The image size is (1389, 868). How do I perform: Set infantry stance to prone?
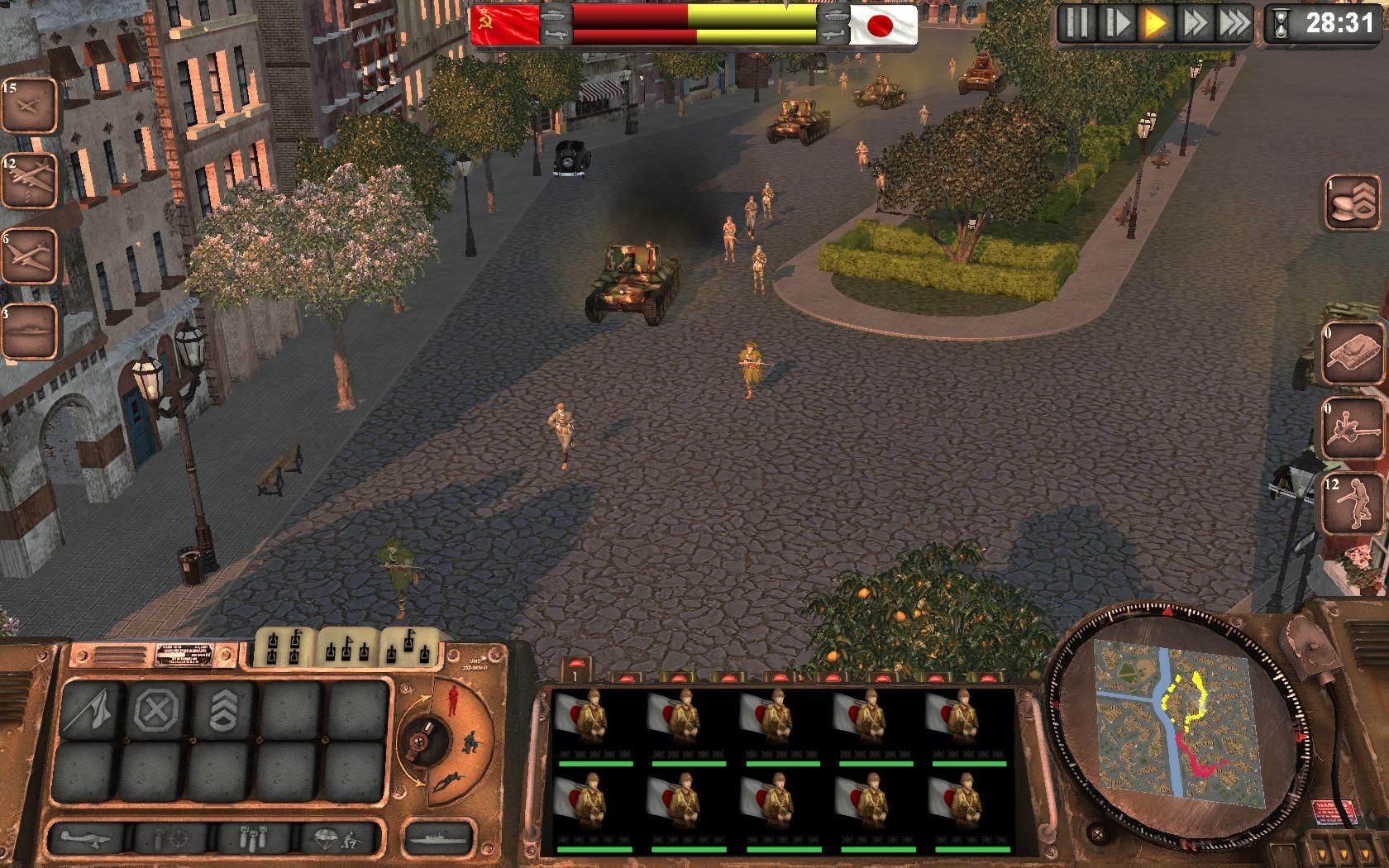click(447, 780)
